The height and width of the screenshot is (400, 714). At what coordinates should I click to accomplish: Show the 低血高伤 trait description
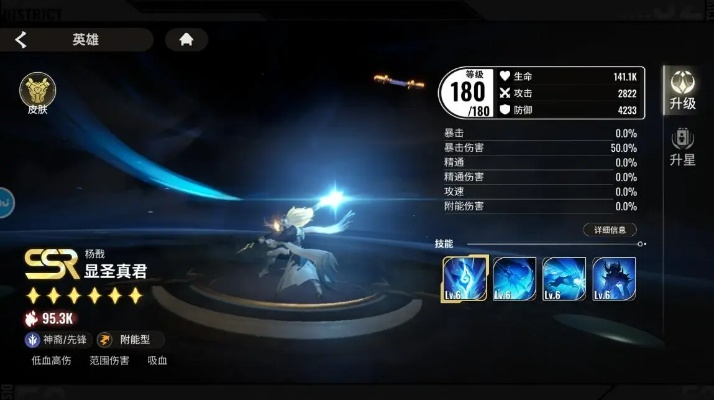coord(51,360)
